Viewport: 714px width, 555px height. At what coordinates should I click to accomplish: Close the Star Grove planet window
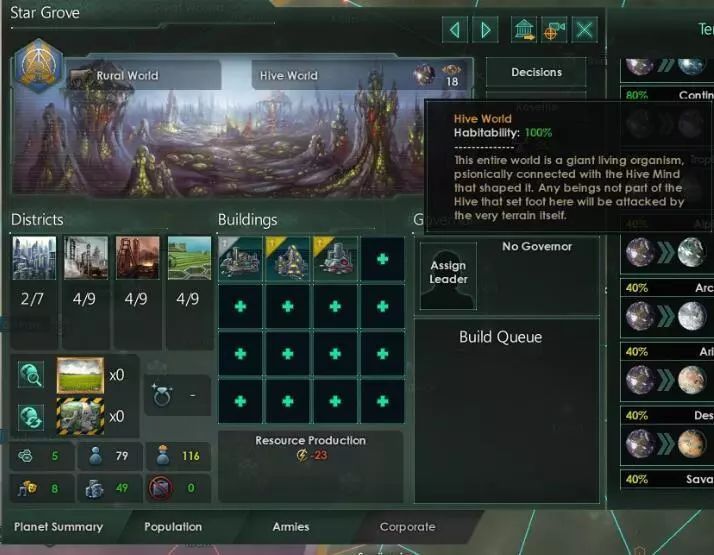pyautogui.click(x=585, y=30)
